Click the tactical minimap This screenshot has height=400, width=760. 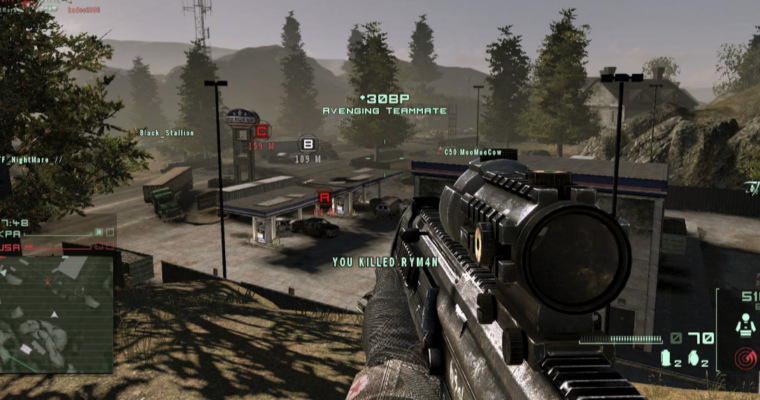coord(57,310)
